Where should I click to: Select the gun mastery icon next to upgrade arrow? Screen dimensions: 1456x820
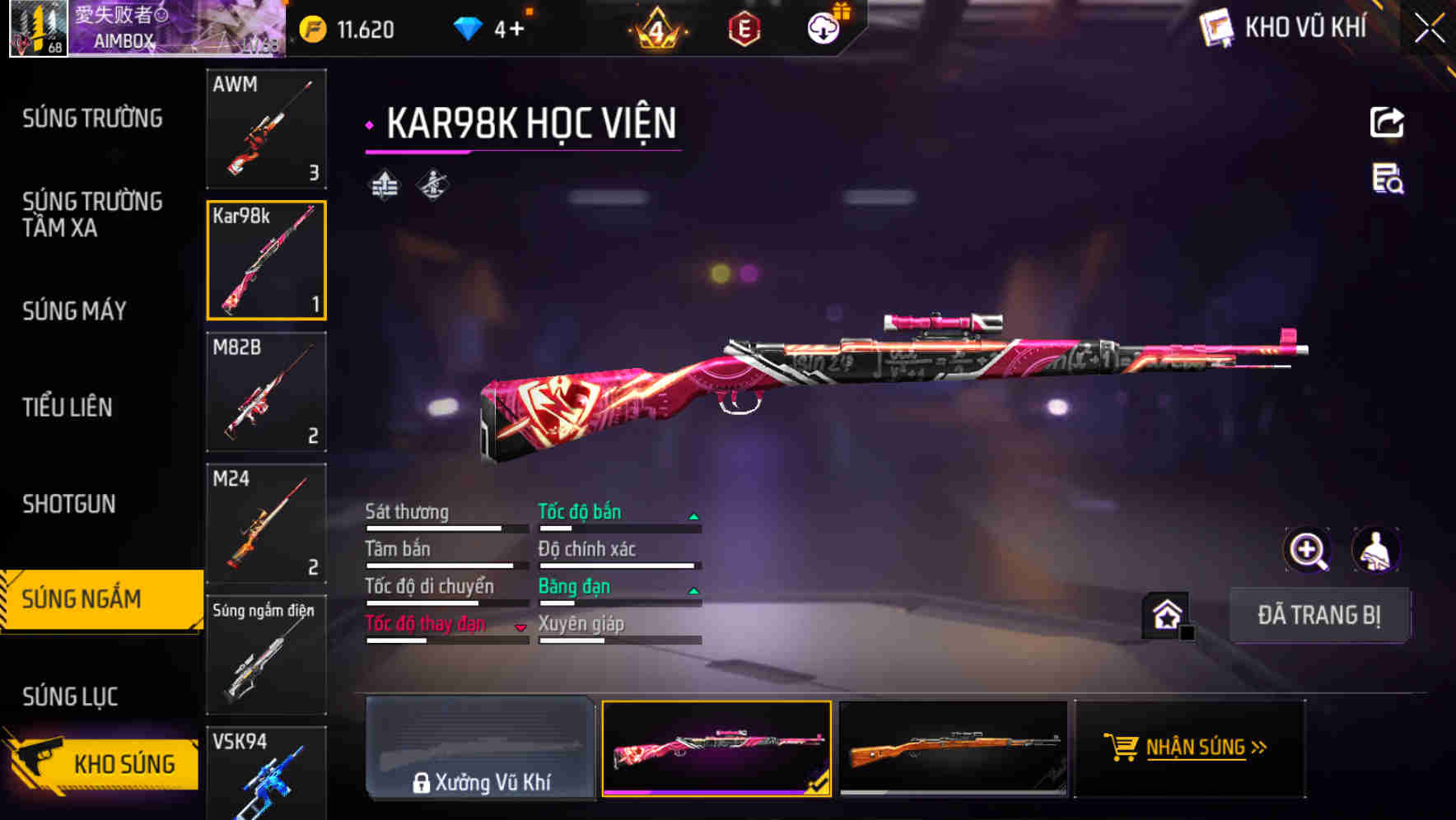(x=432, y=186)
